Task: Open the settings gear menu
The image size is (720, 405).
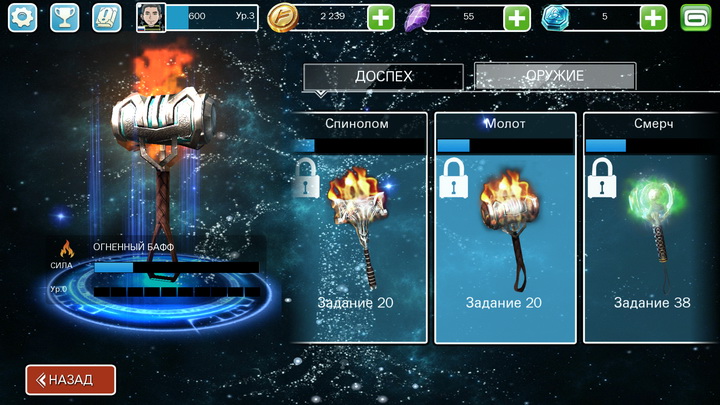Action: (x=22, y=17)
